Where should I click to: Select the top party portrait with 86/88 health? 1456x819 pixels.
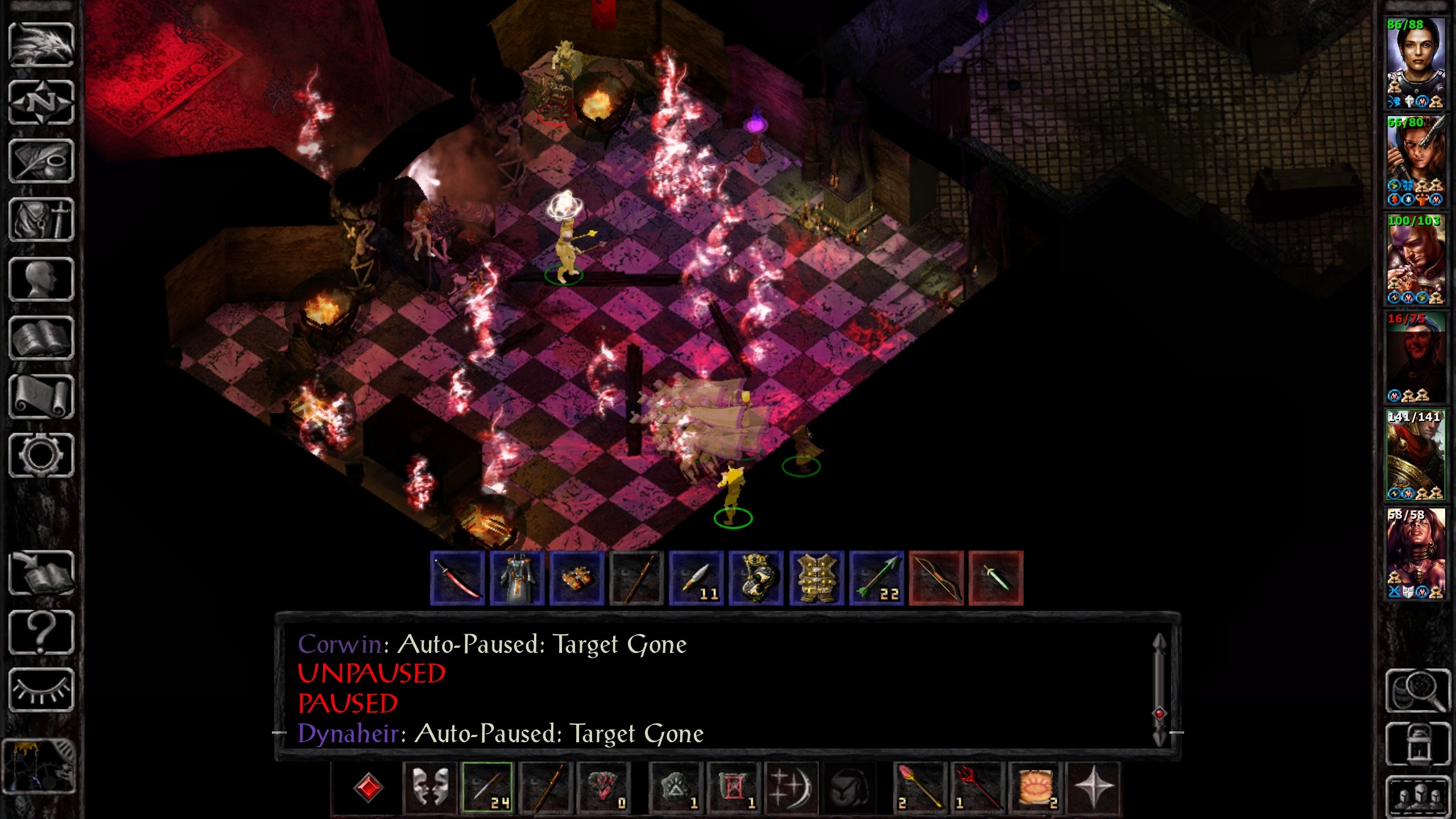(x=1416, y=63)
